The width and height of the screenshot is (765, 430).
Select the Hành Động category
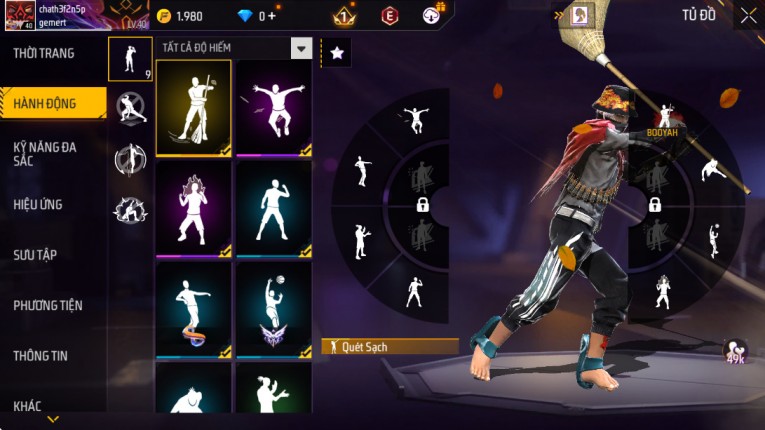click(x=45, y=103)
